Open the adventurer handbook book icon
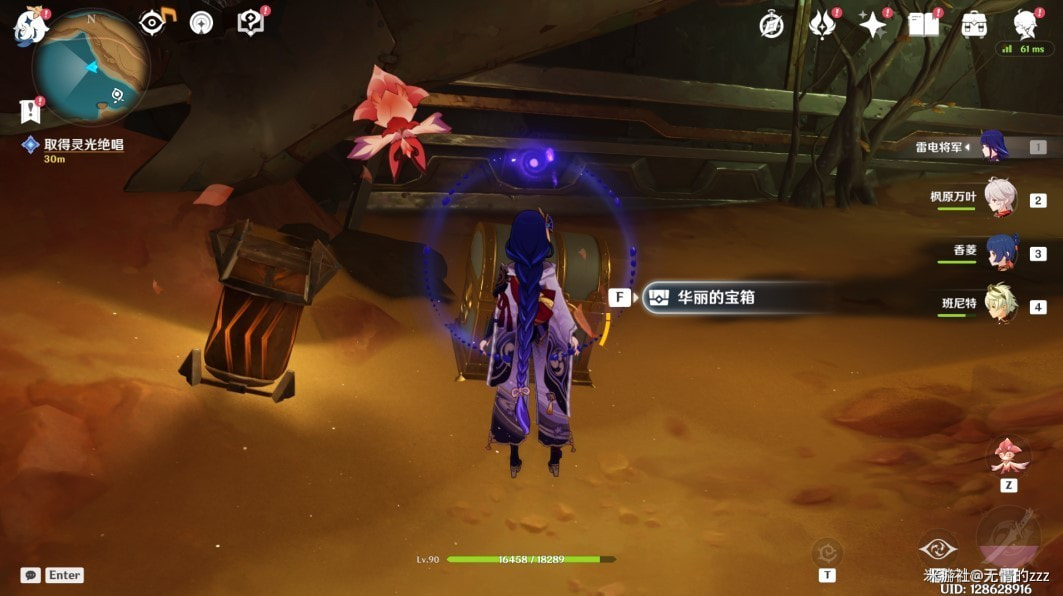Screen dimensions: 1063x596 [923, 25]
